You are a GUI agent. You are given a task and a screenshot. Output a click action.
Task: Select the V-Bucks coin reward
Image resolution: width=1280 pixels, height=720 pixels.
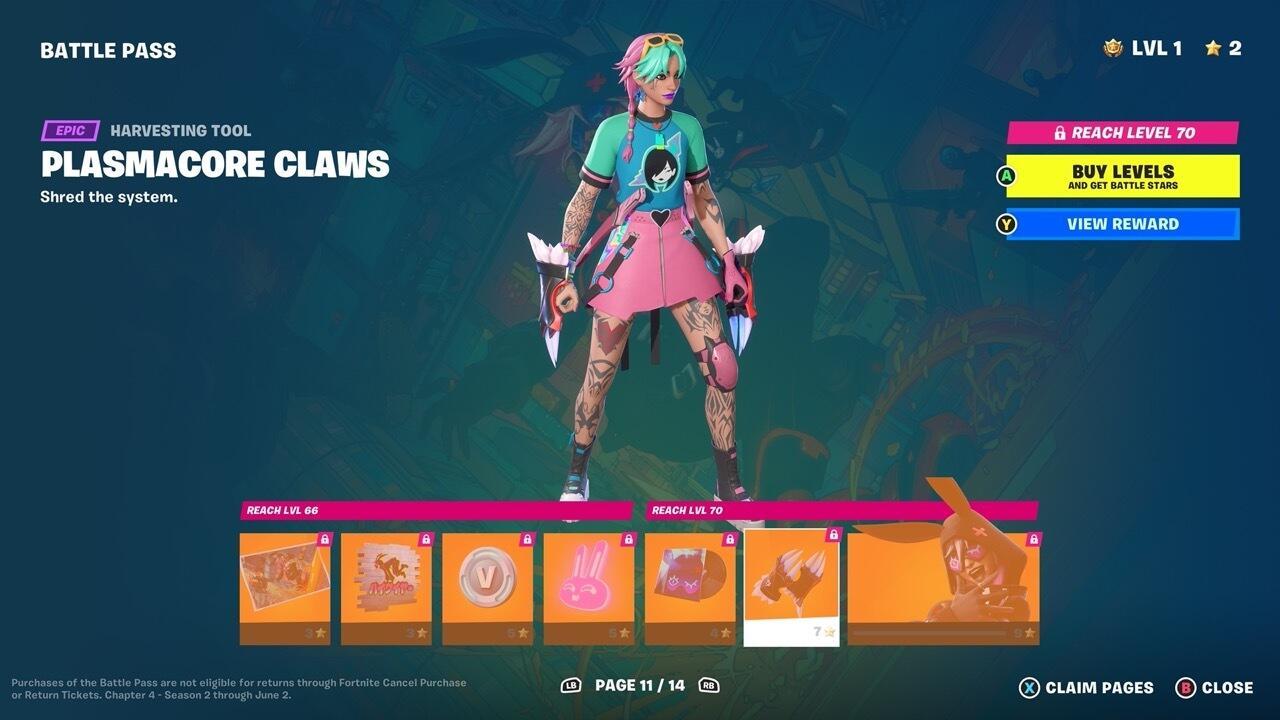point(487,585)
